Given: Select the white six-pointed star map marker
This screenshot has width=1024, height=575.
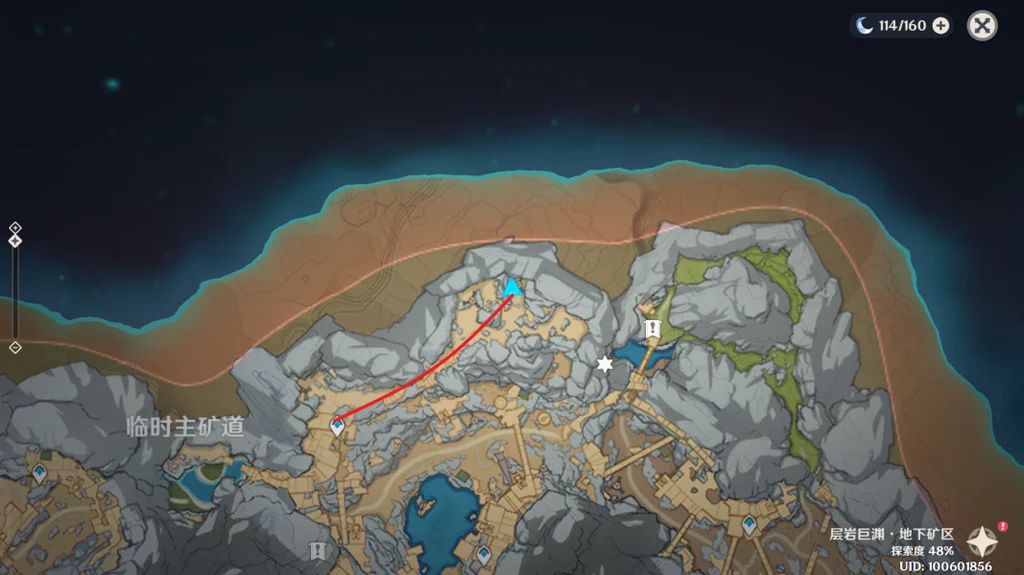Looking at the screenshot, I should point(604,364).
